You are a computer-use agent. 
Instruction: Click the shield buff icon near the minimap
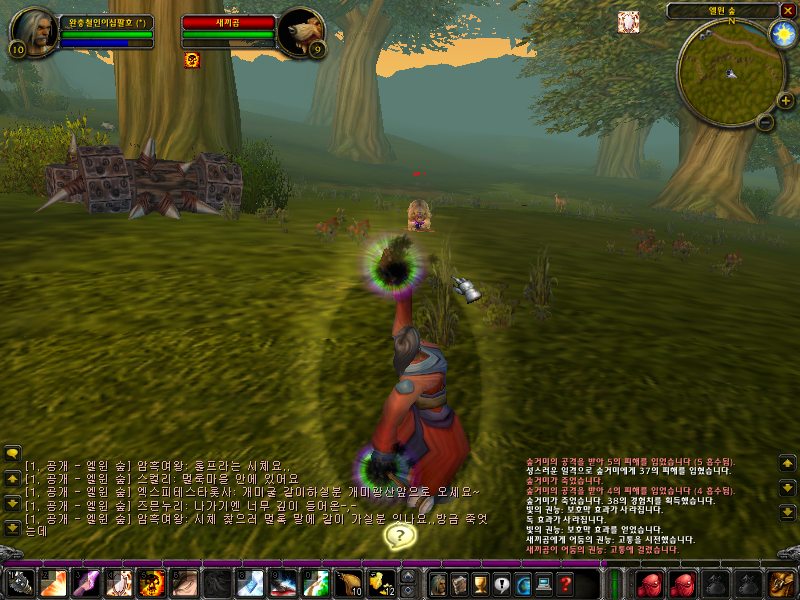629,21
